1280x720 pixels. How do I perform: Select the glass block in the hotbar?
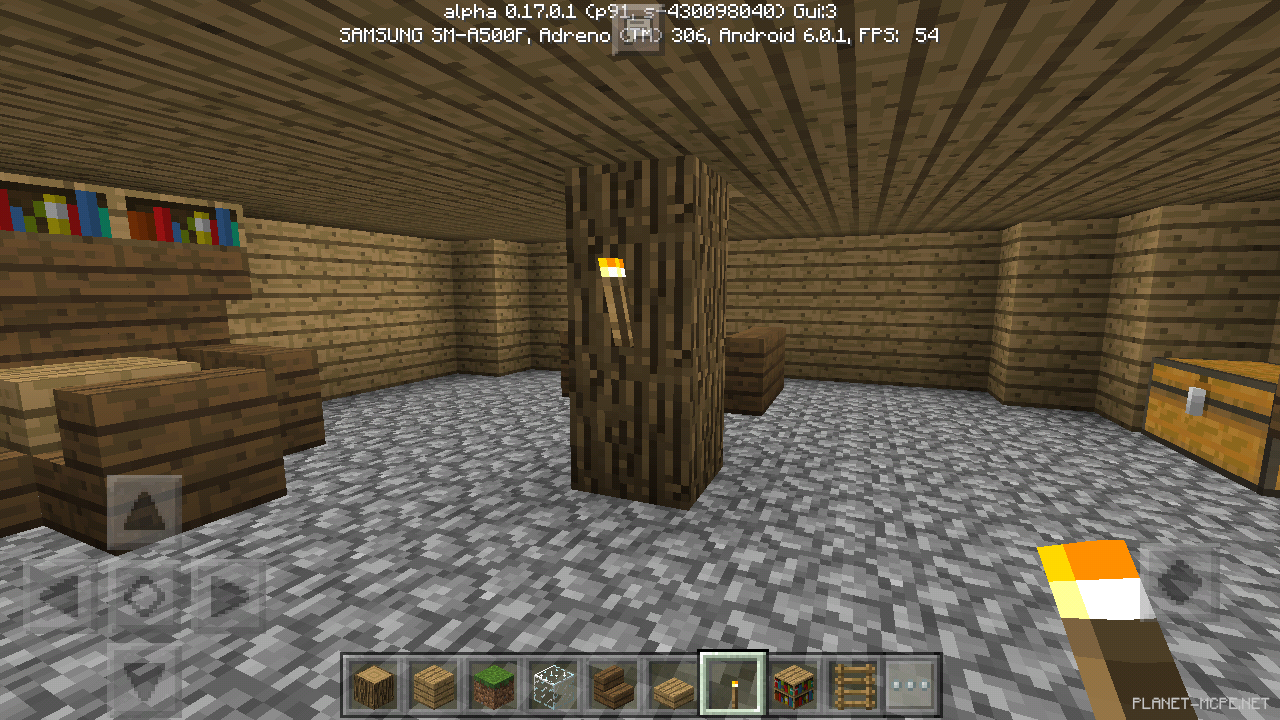(x=554, y=685)
